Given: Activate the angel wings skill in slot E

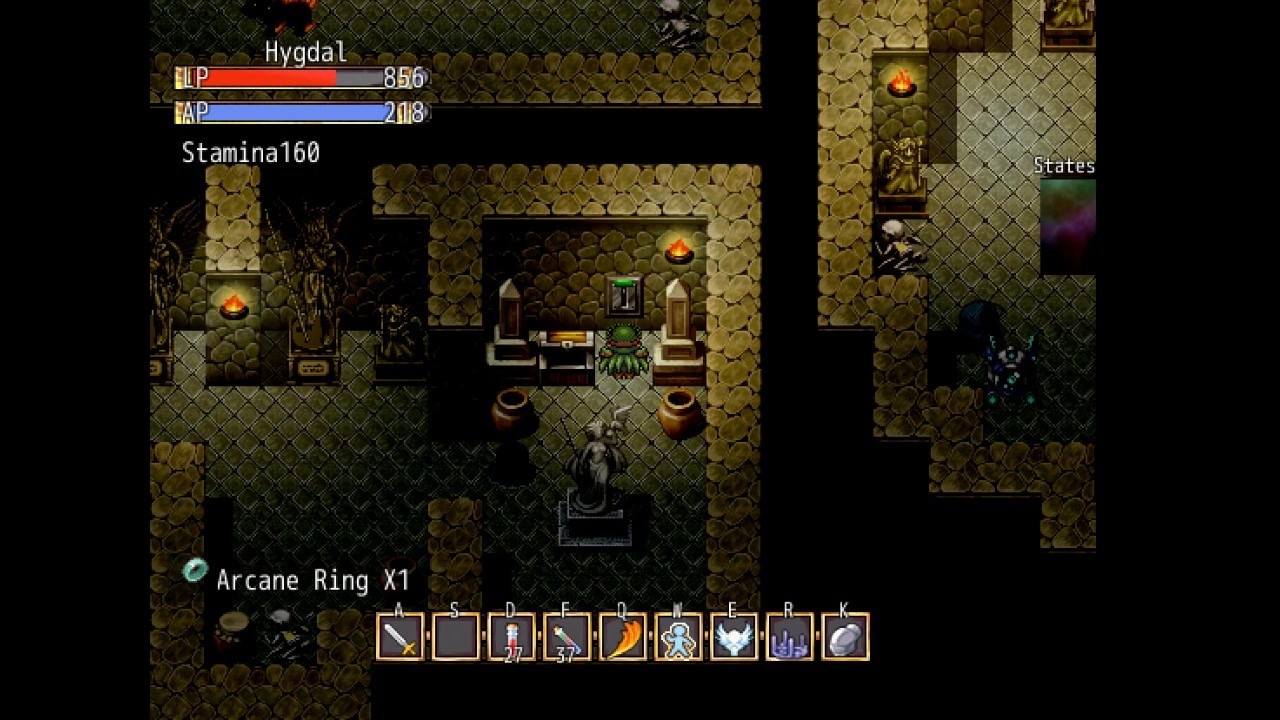Looking at the screenshot, I should 733,637.
